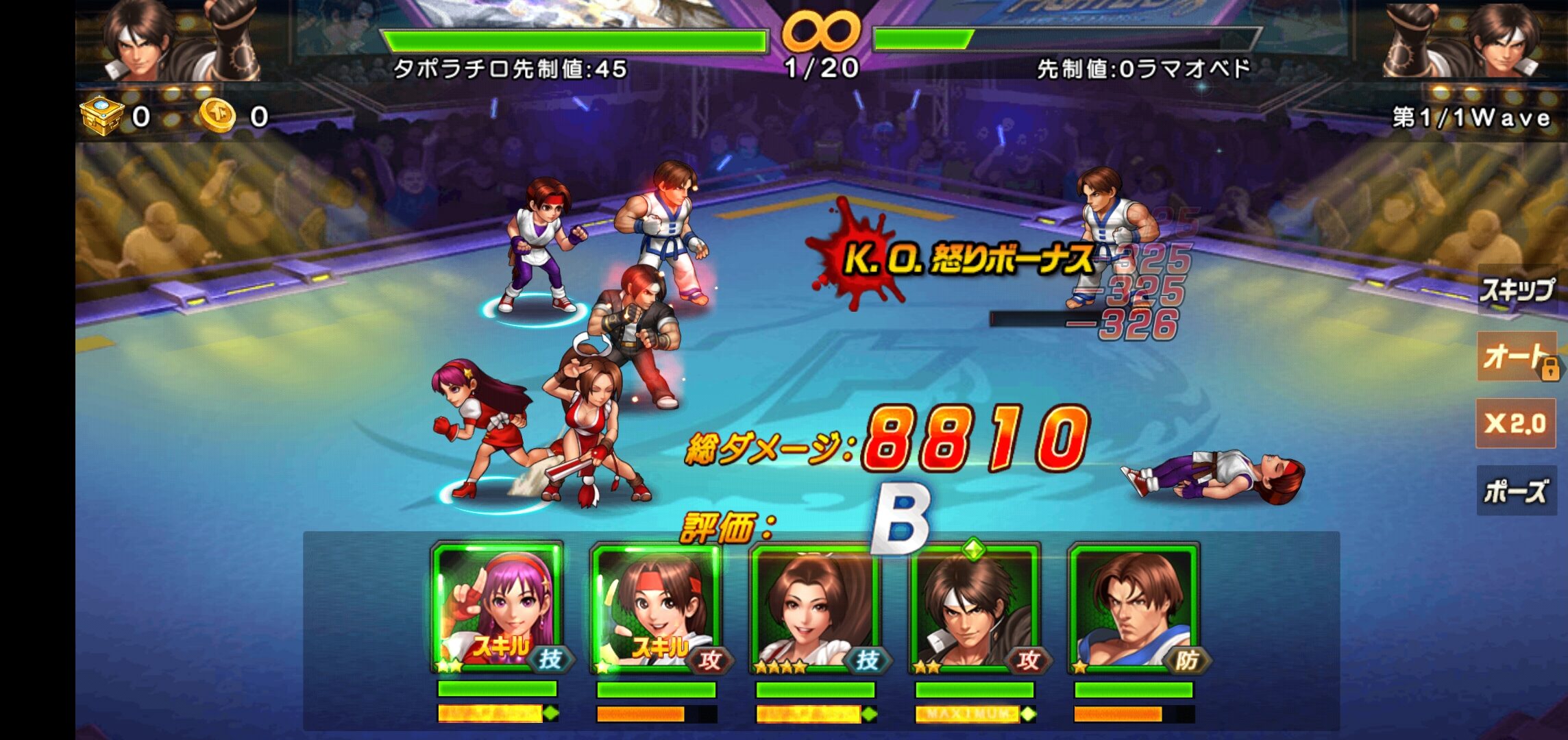
Task: Select Mai Shiranui's fighter card
Action: [x=816, y=608]
